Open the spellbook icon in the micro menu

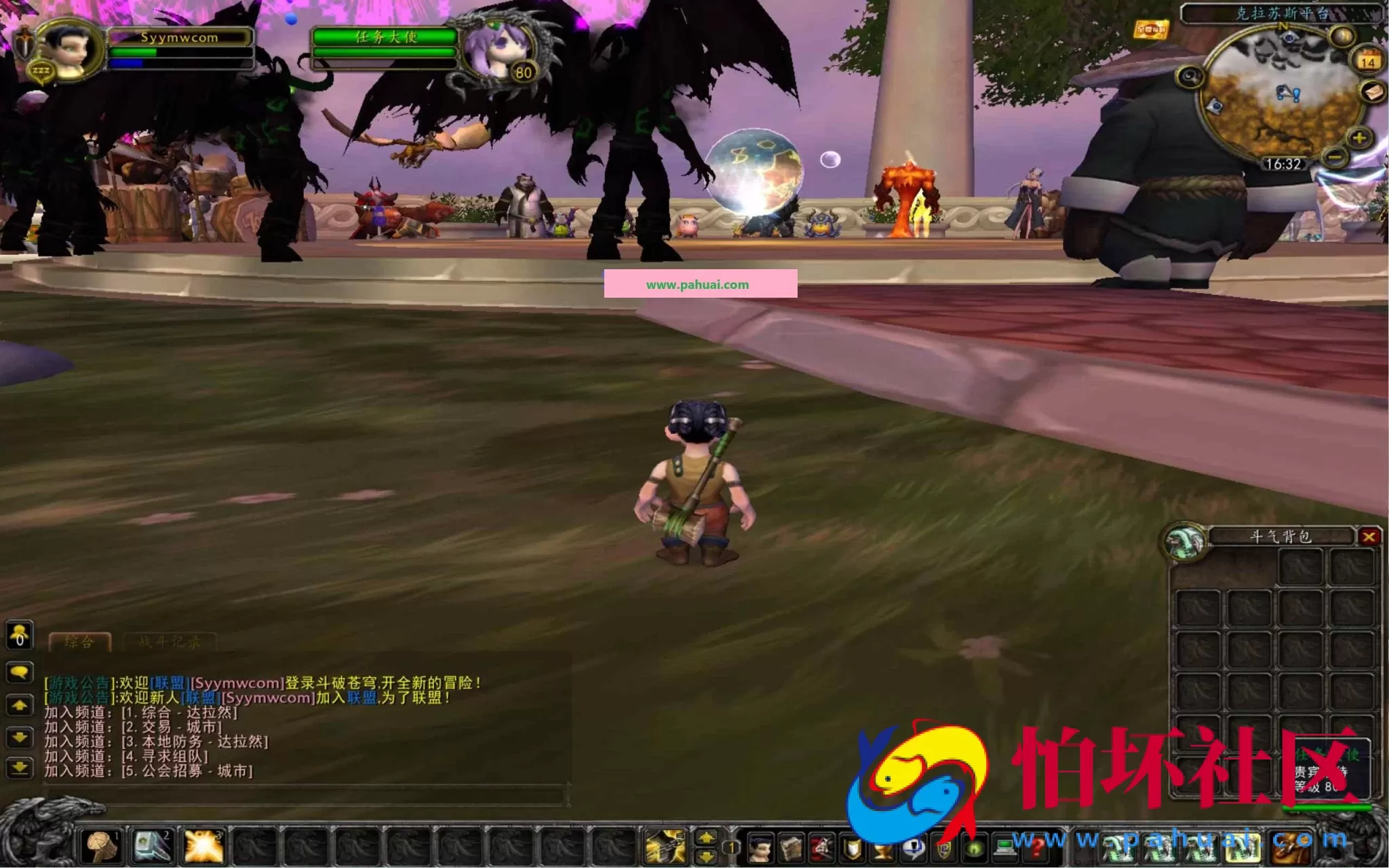(791, 846)
